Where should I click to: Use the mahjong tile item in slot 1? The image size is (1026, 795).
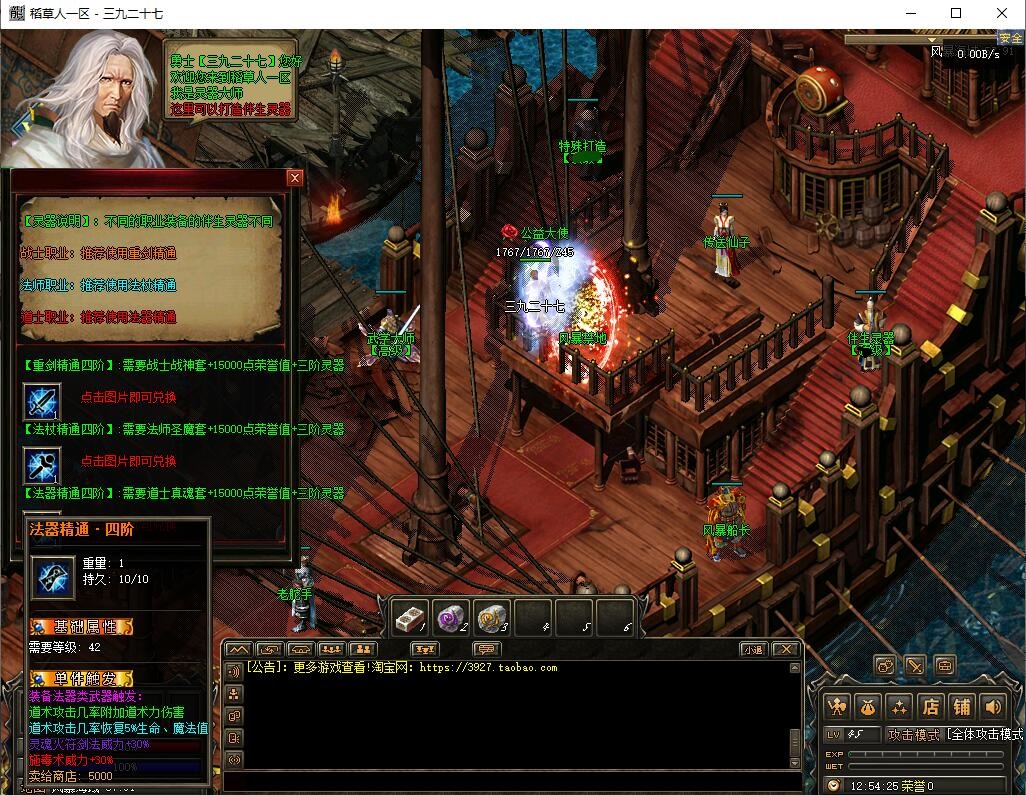coord(408,617)
